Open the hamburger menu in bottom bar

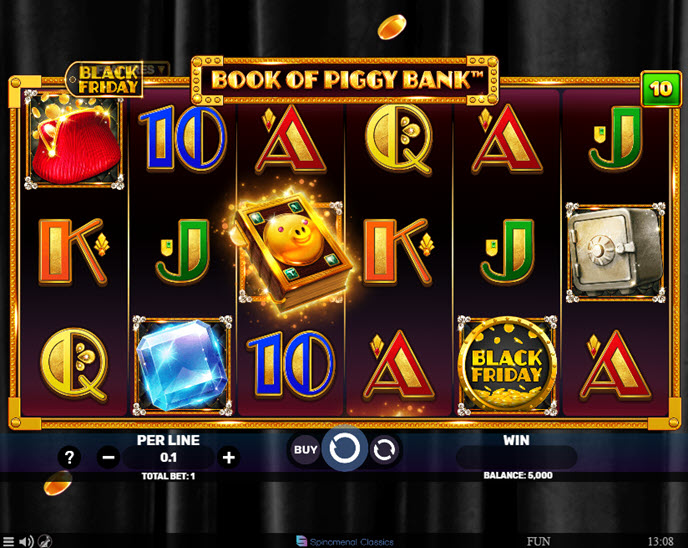point(9,541)
